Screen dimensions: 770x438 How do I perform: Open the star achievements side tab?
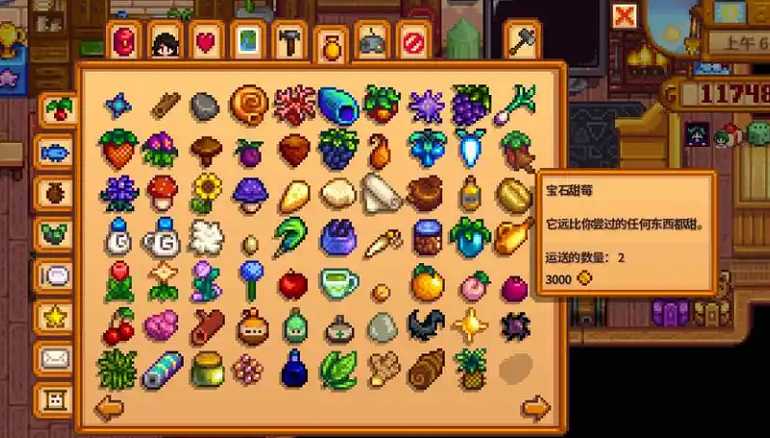53,317
